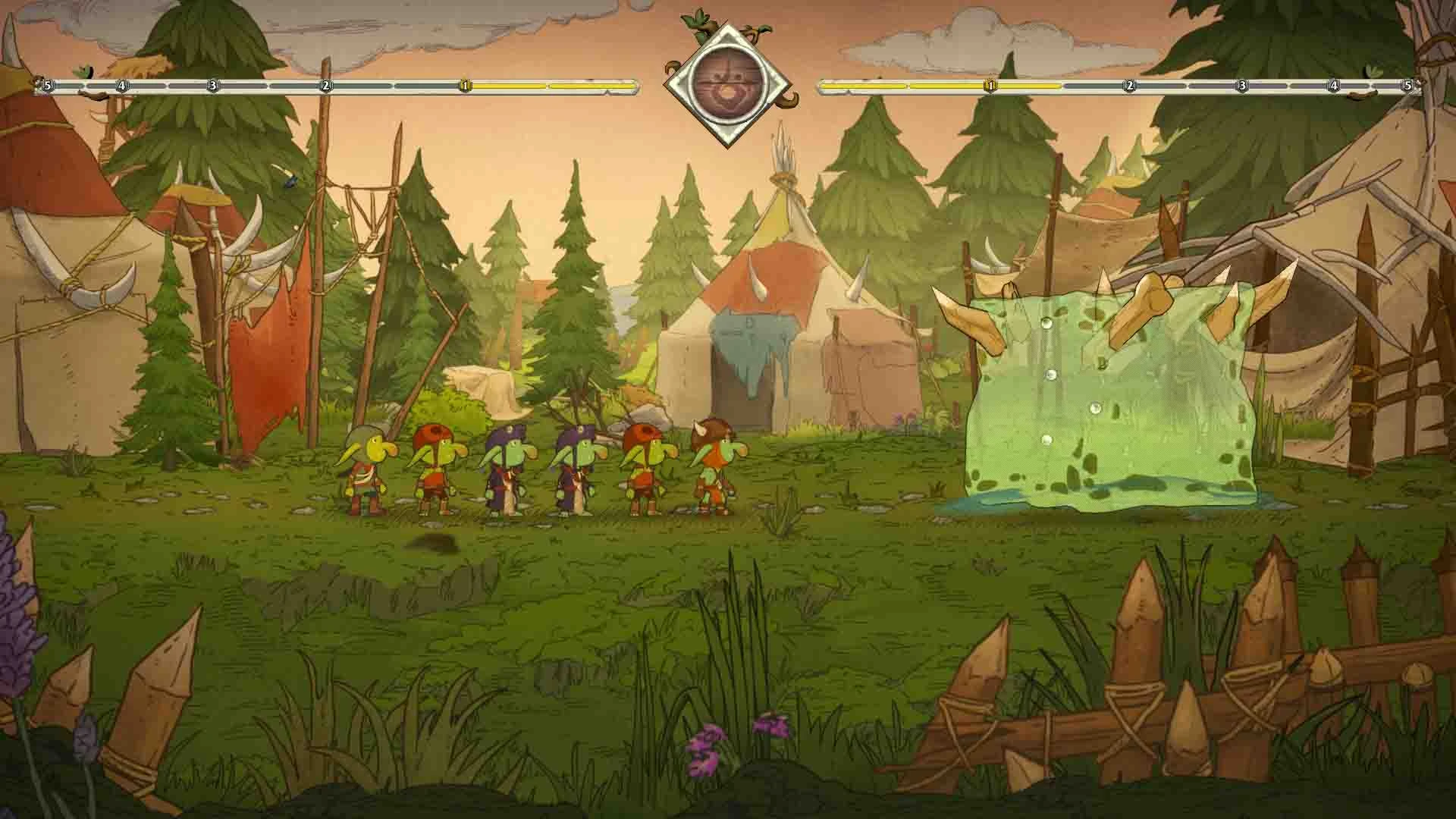
Task: Click milestone marker 2 on left bar
Action: (x=326, y=86)
